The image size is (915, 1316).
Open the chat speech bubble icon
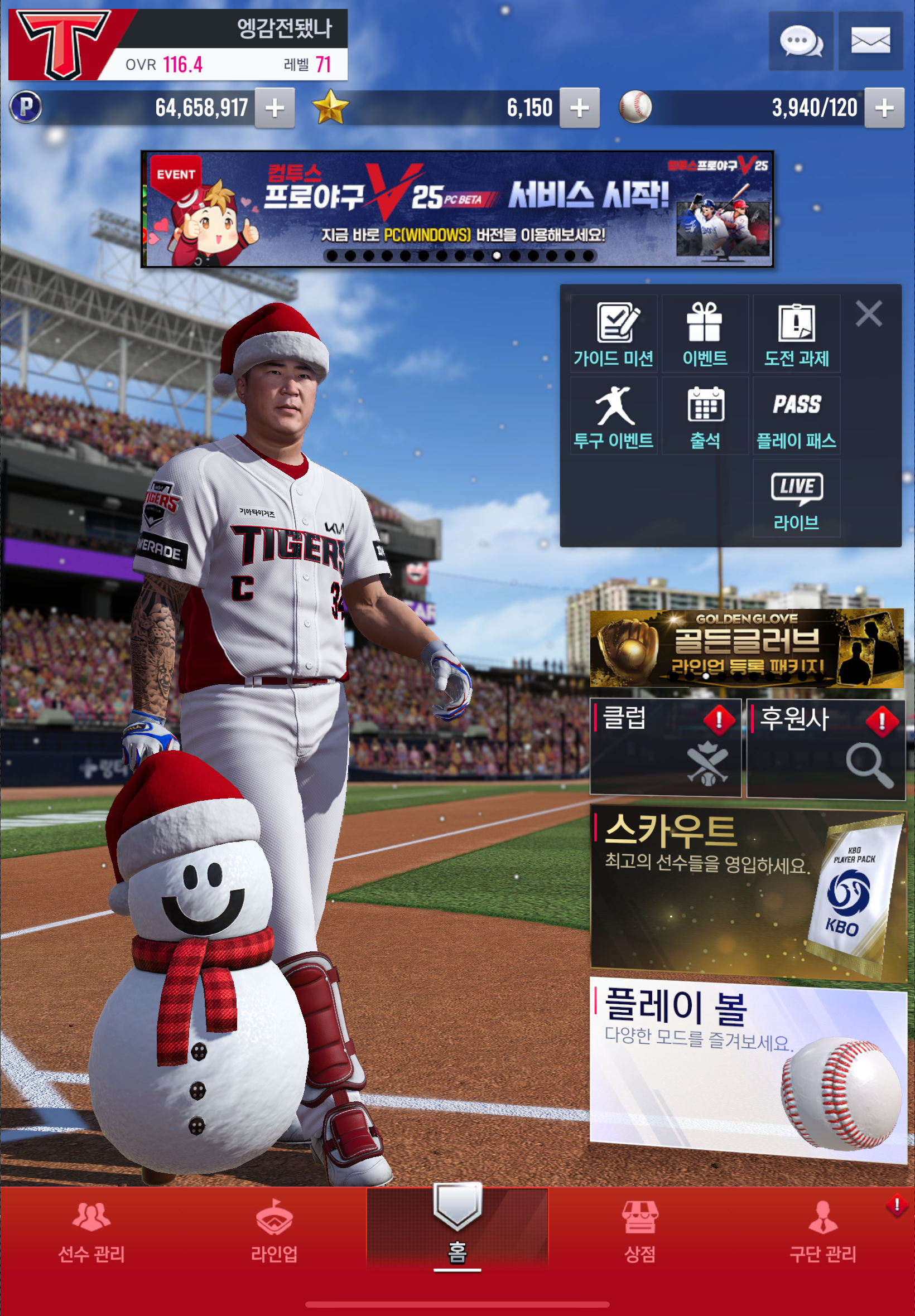pos(800,41)
